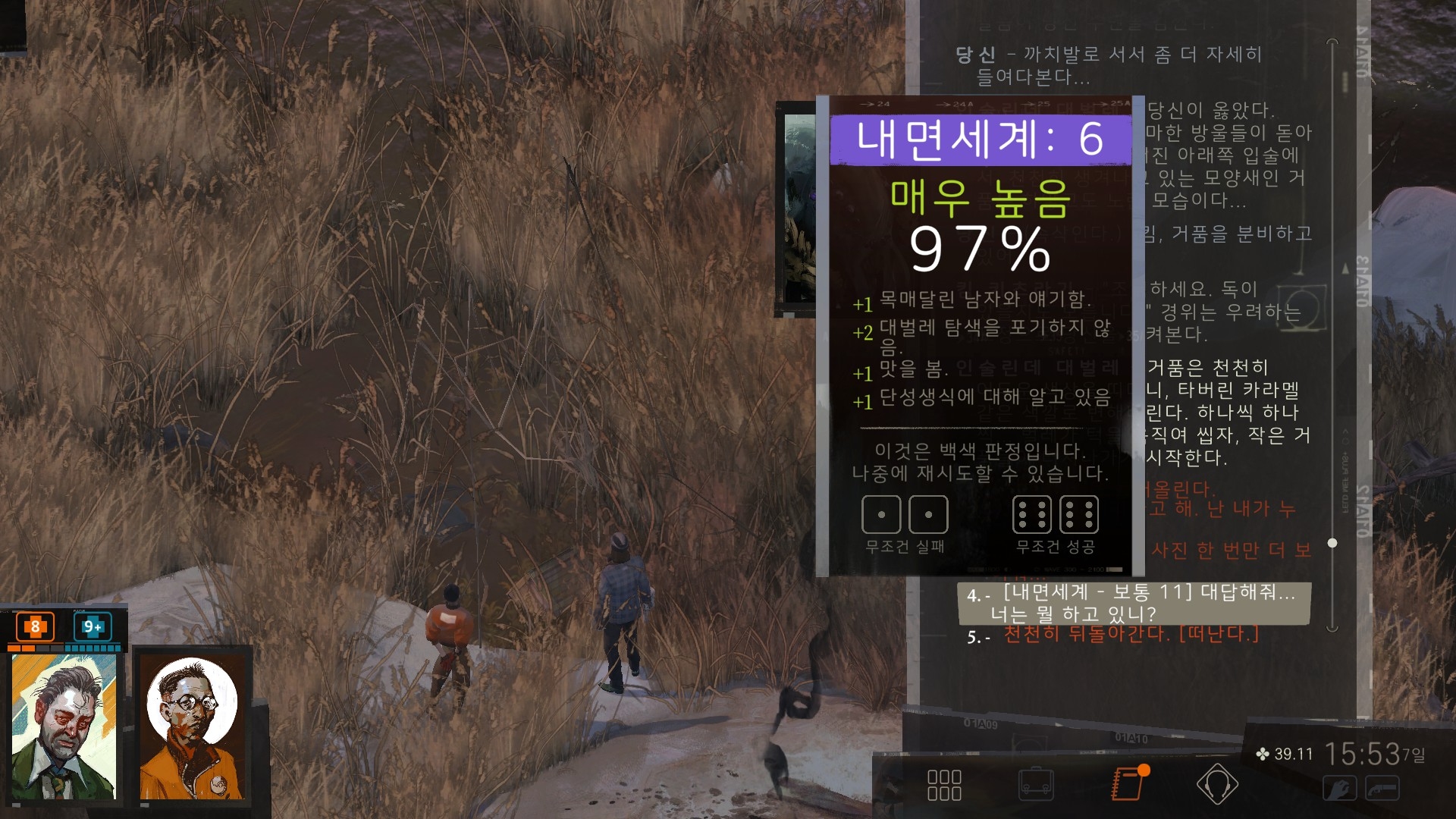Select option 5 to walk away slowly
1456x819 pixels.
coord(1130,635)
